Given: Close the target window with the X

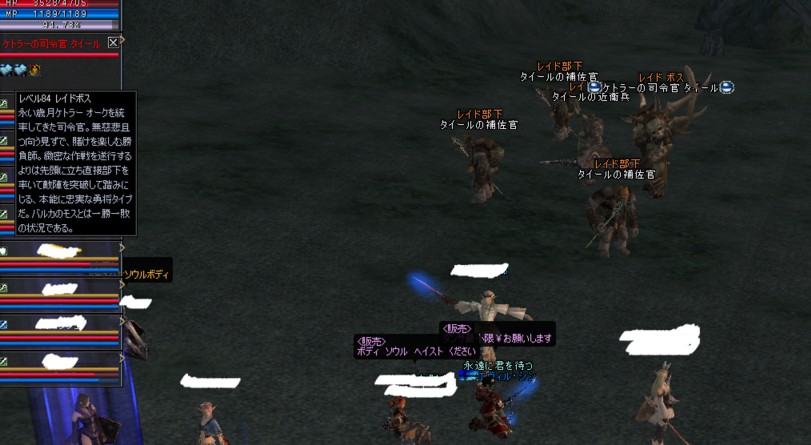Looking at the screenshot, I should click(113, 43).
